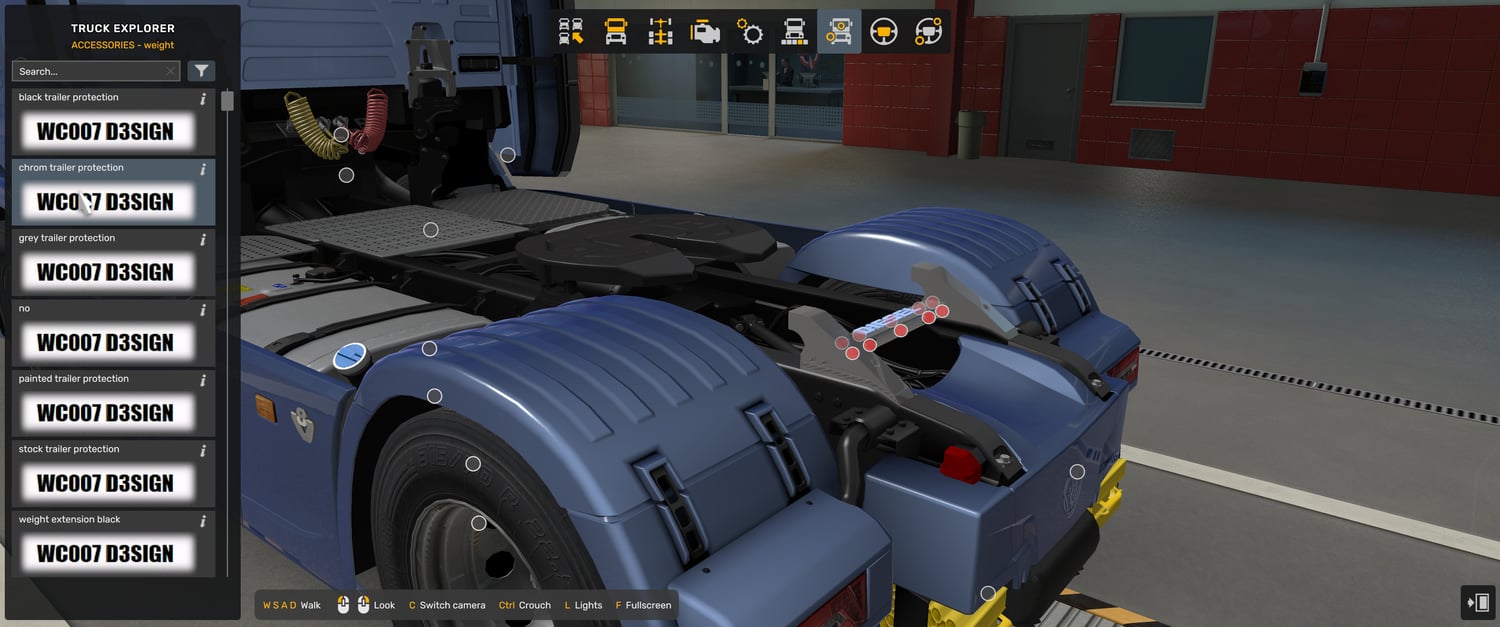
Task: Open the funnel filter options
Action: (201, 71)
